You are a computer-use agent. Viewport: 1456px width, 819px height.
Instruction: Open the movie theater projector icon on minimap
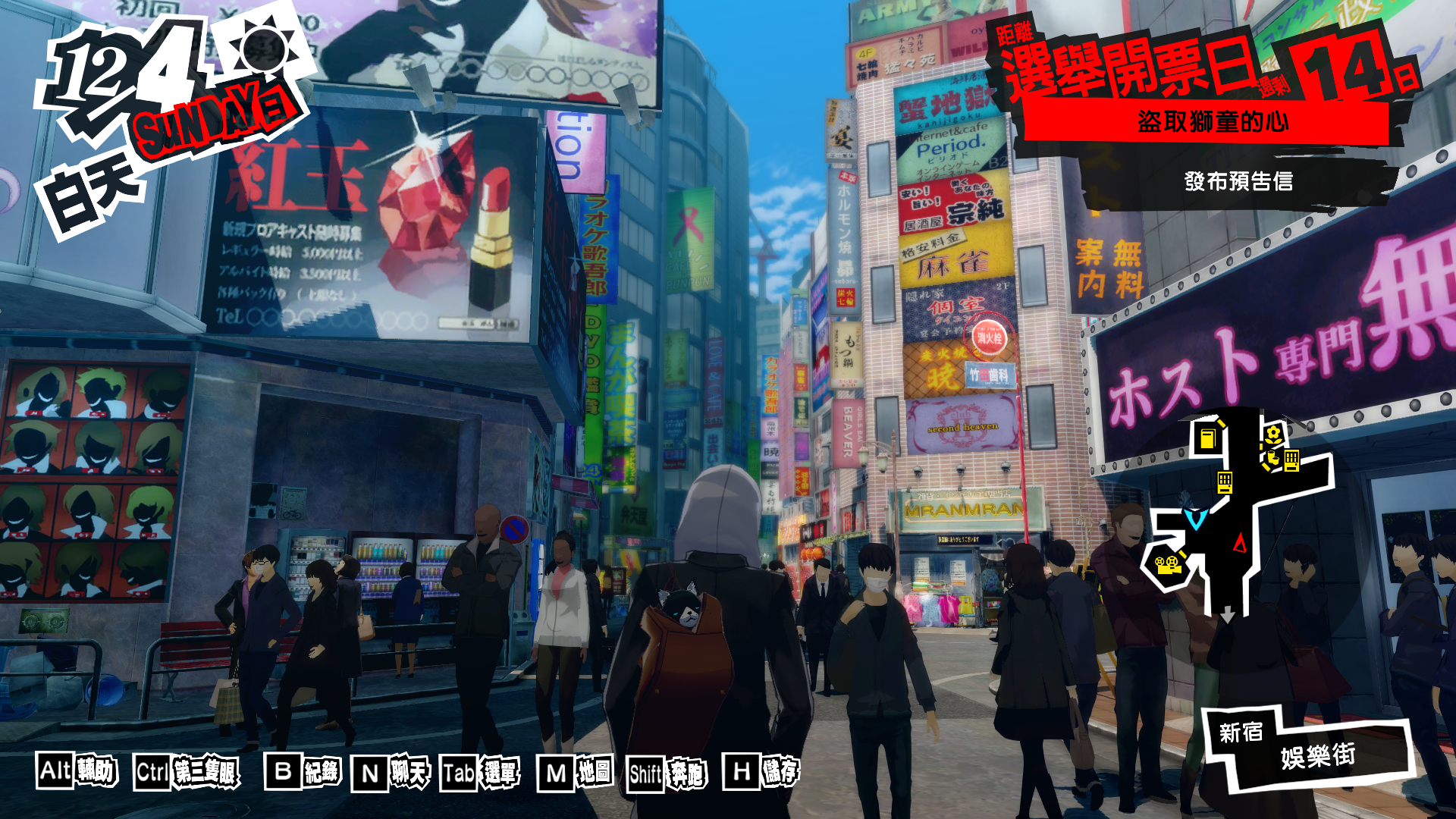(1169, 564)
